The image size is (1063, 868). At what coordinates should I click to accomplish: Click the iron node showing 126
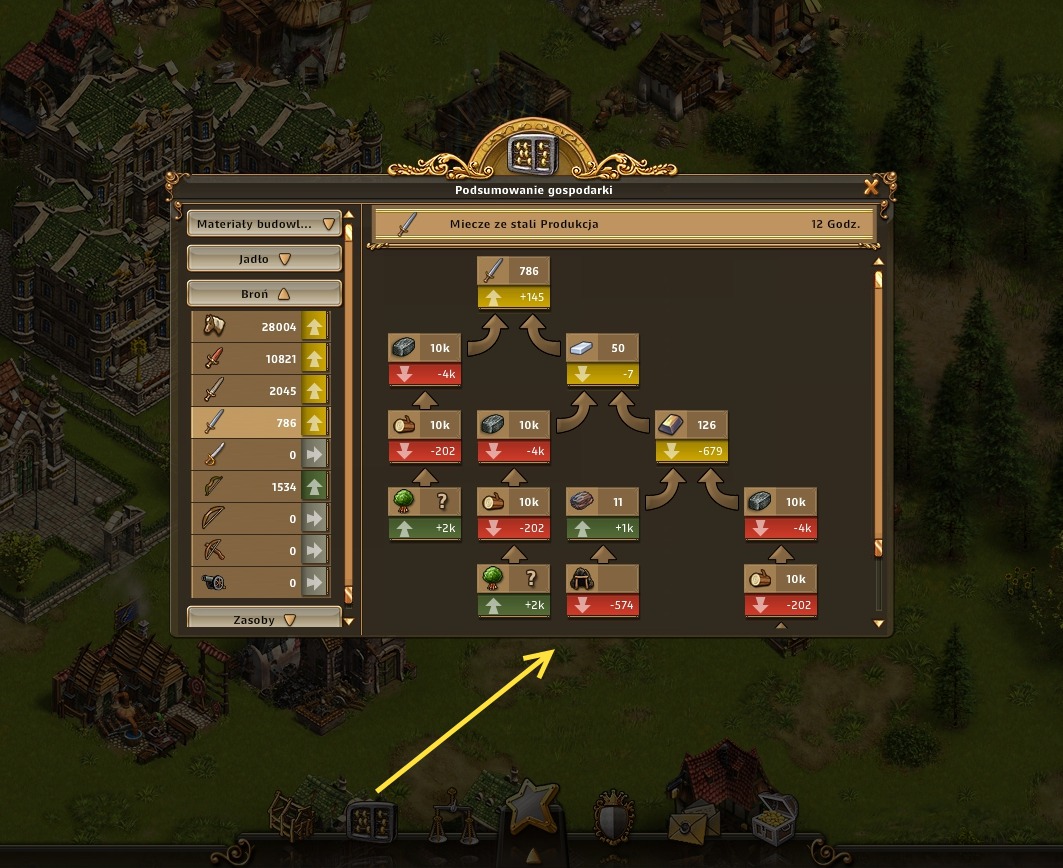[x=690, y=425]
